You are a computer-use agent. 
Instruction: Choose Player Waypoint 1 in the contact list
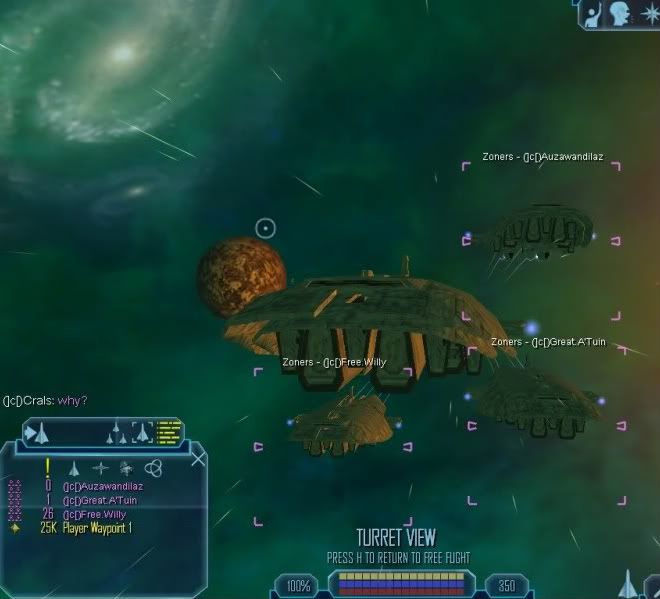pyautogui.click(x=96, y=527)
